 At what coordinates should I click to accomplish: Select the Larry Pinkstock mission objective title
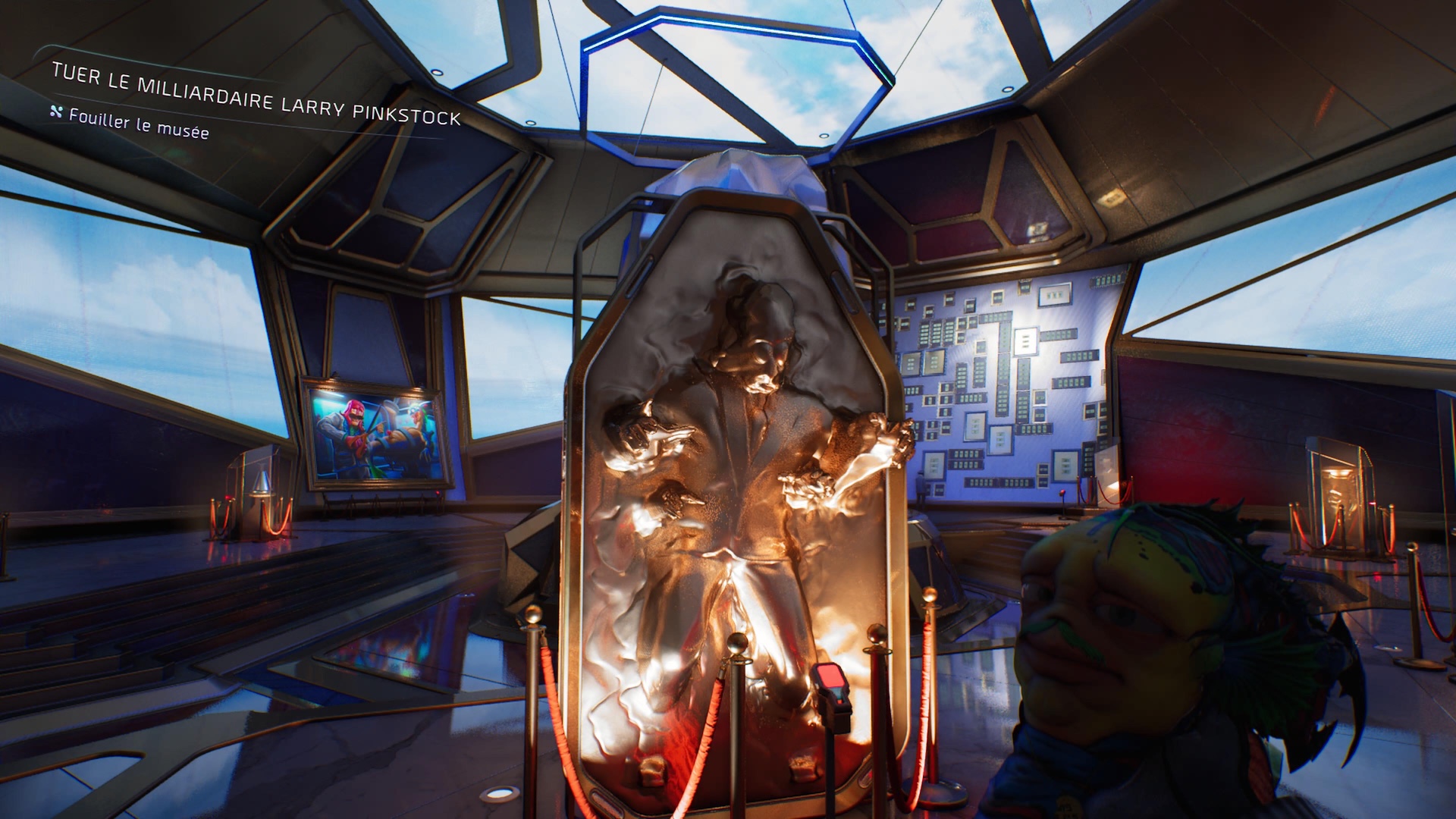(256, 96)
